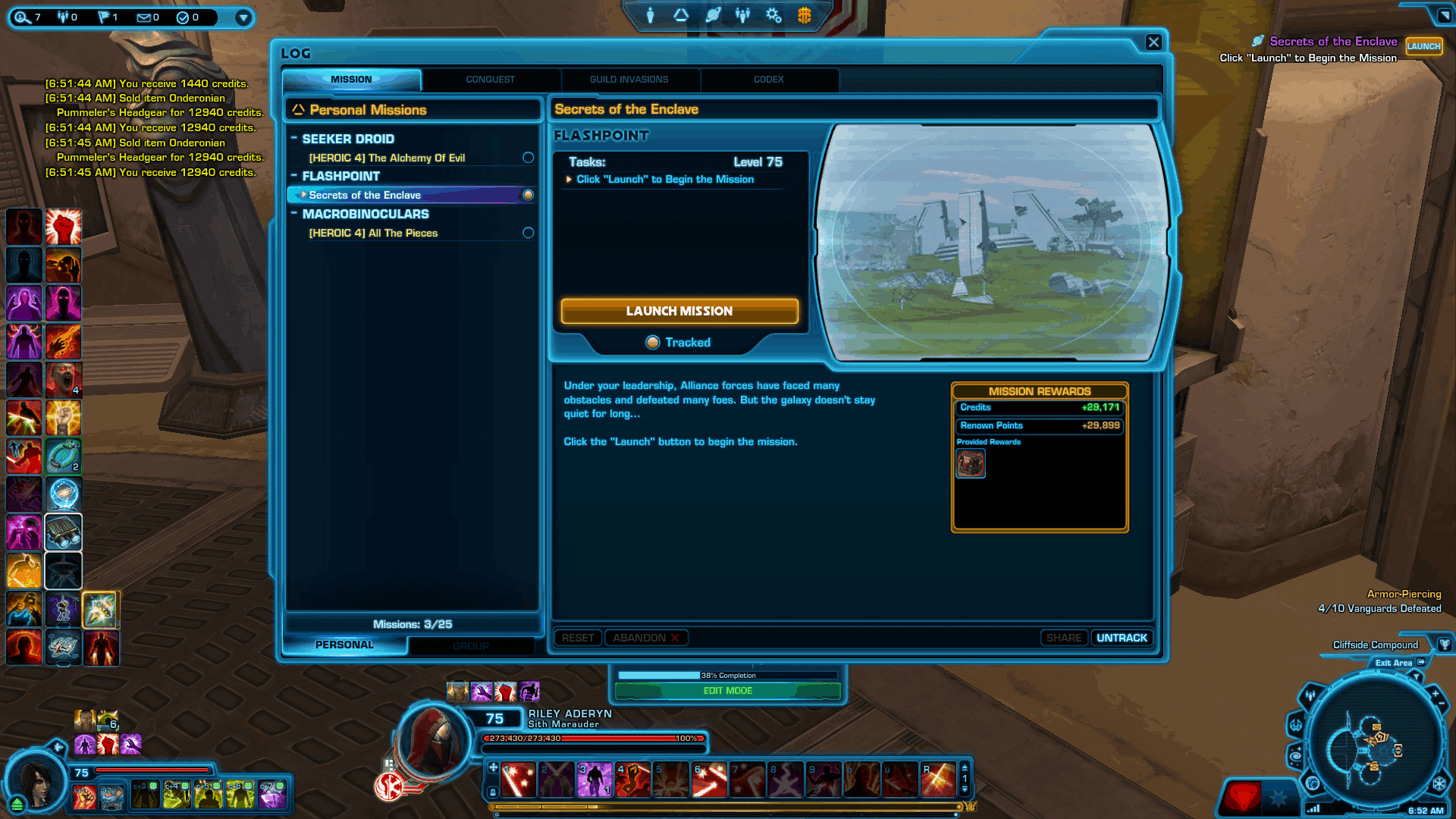Open the mail envelope icon

pos(143,17)
